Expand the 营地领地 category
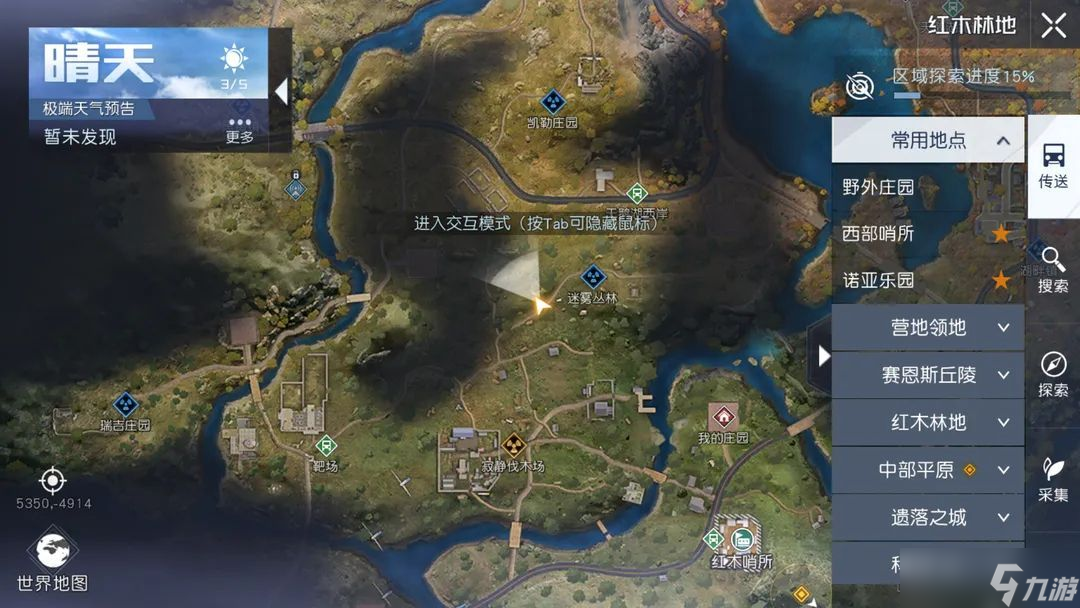1080x608 pixels. click(928, 328)
